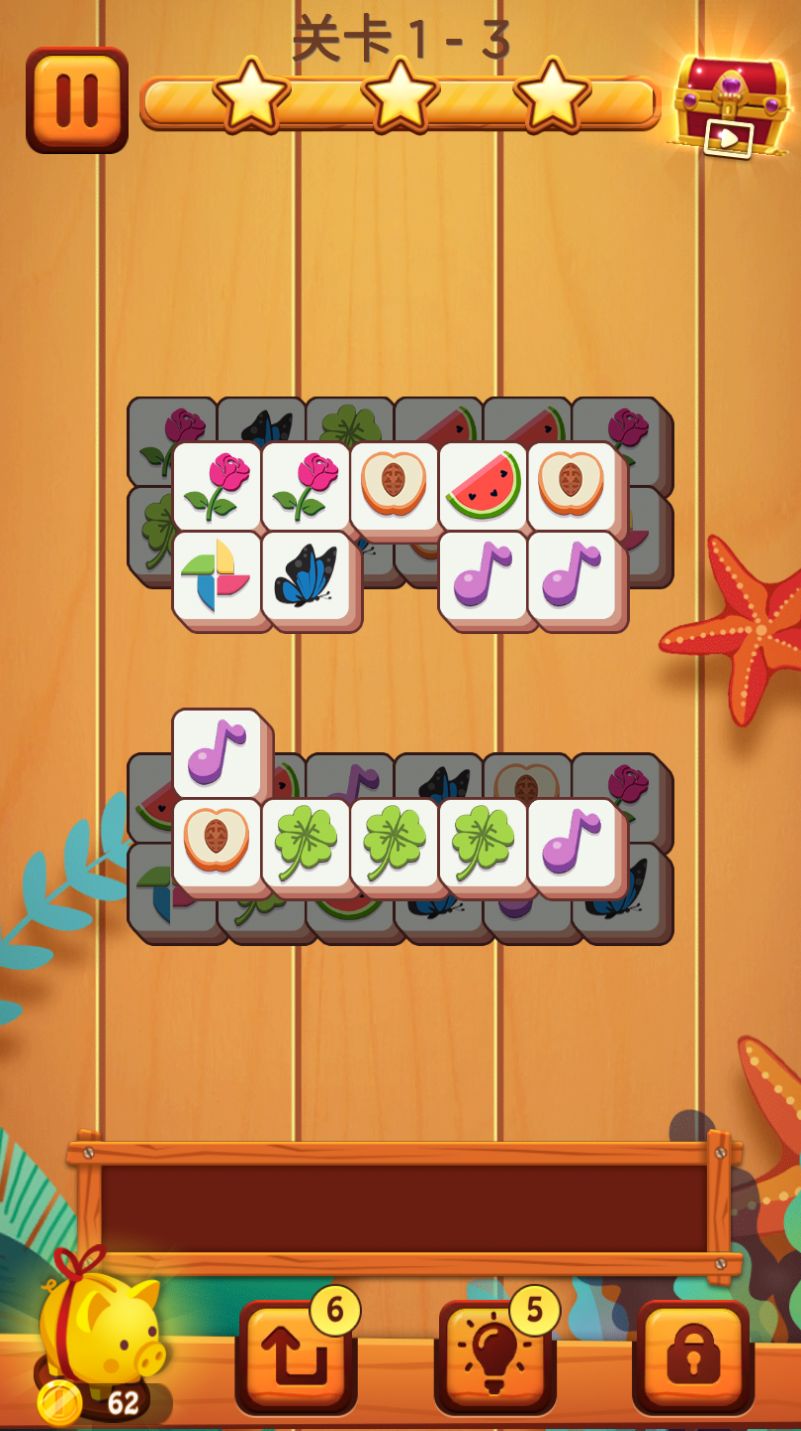Select the music note tile right of the clovers
The width and height of the screenshot is (801, 1431).
click(572, 842)
